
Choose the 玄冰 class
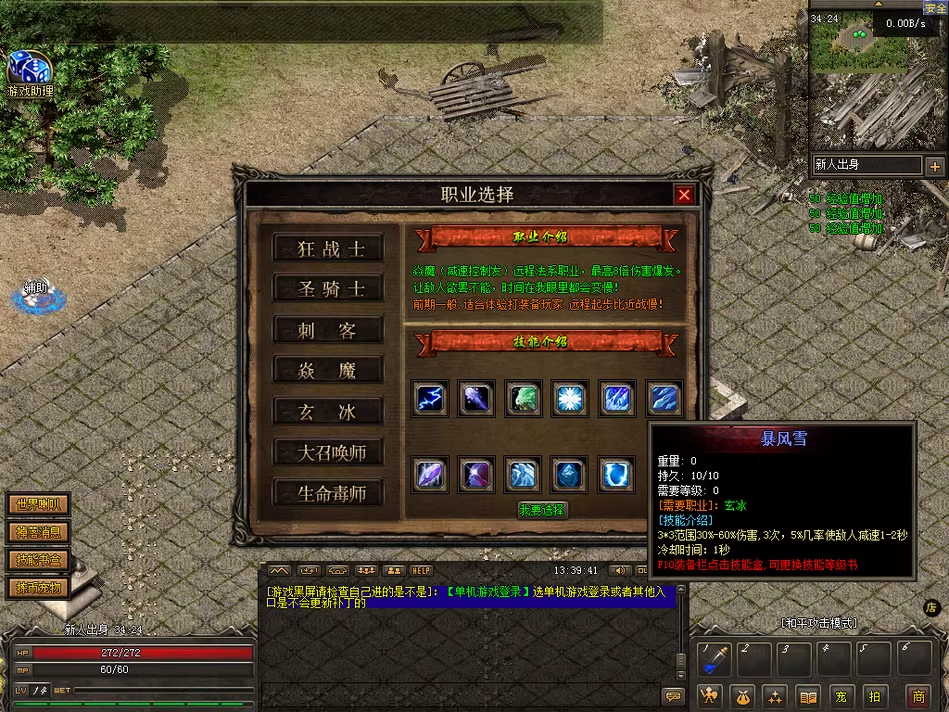pos(329,411)
